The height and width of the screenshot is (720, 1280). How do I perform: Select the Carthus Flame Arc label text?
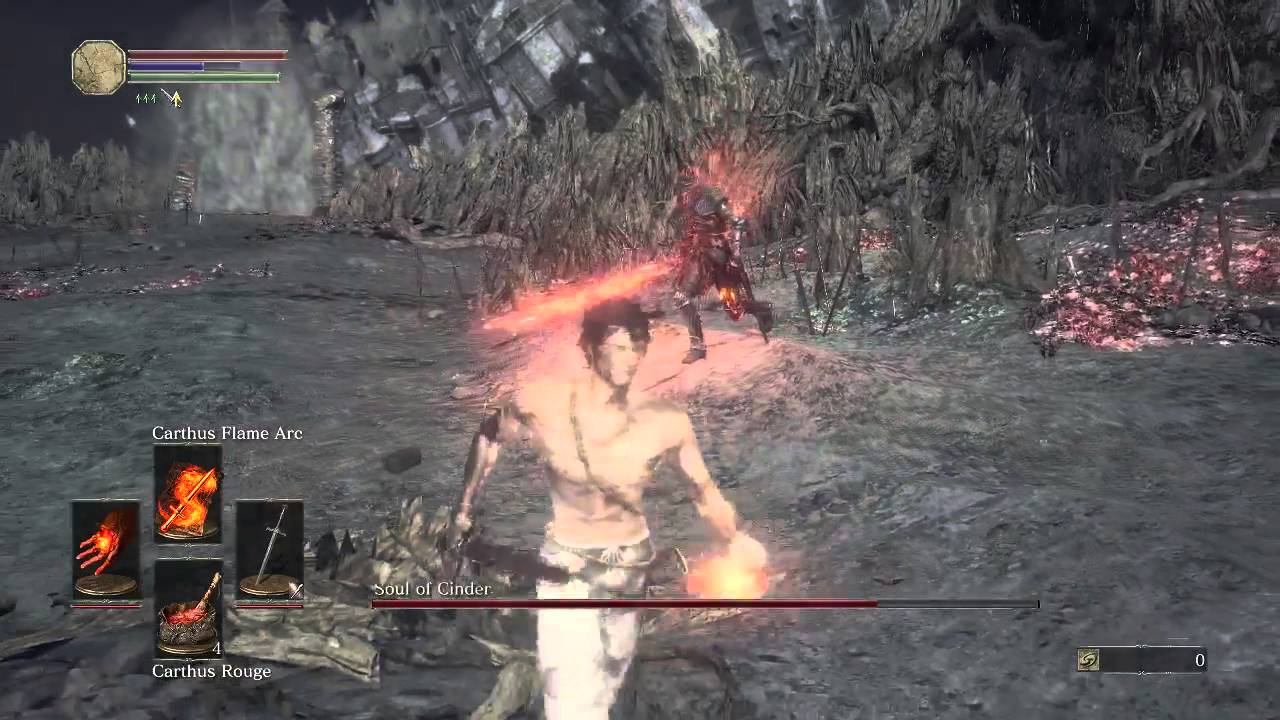[227, 433]
